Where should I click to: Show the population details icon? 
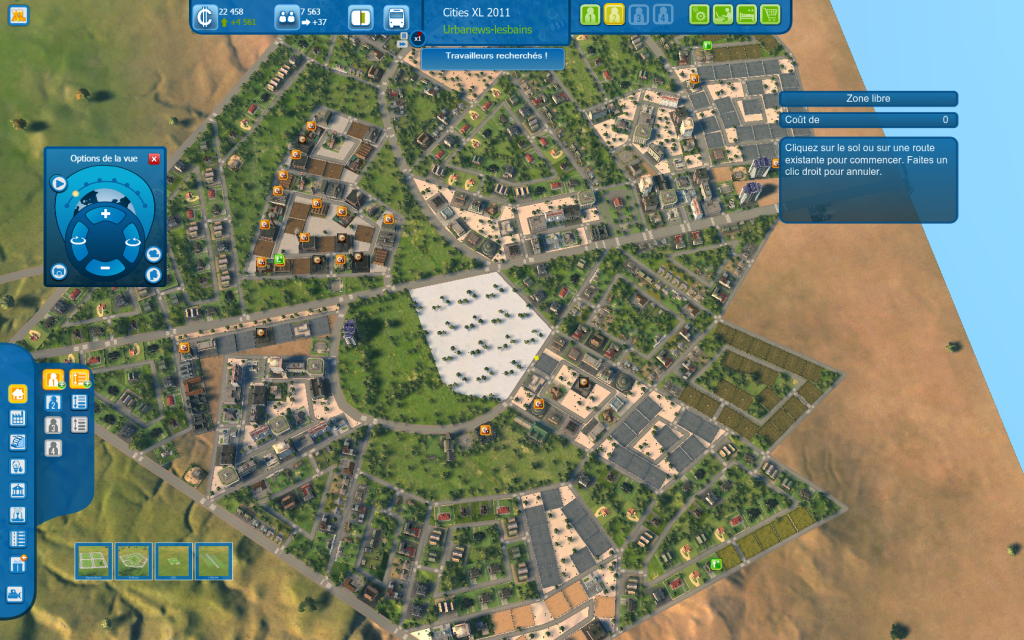pyautogui.click(x=286, y=17)
